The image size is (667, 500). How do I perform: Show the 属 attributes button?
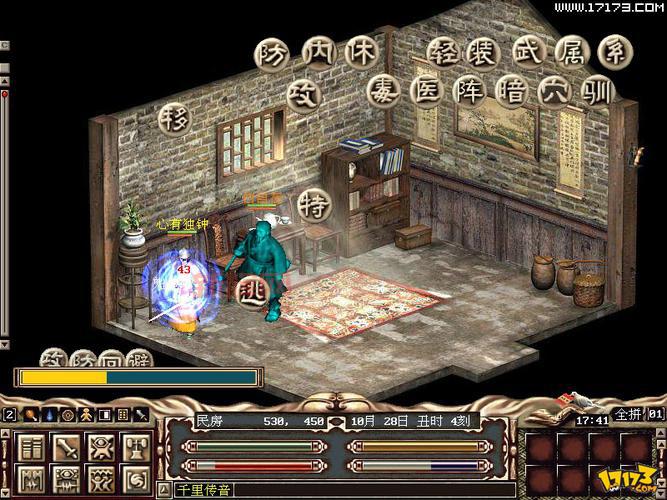(x=572, y=53)
